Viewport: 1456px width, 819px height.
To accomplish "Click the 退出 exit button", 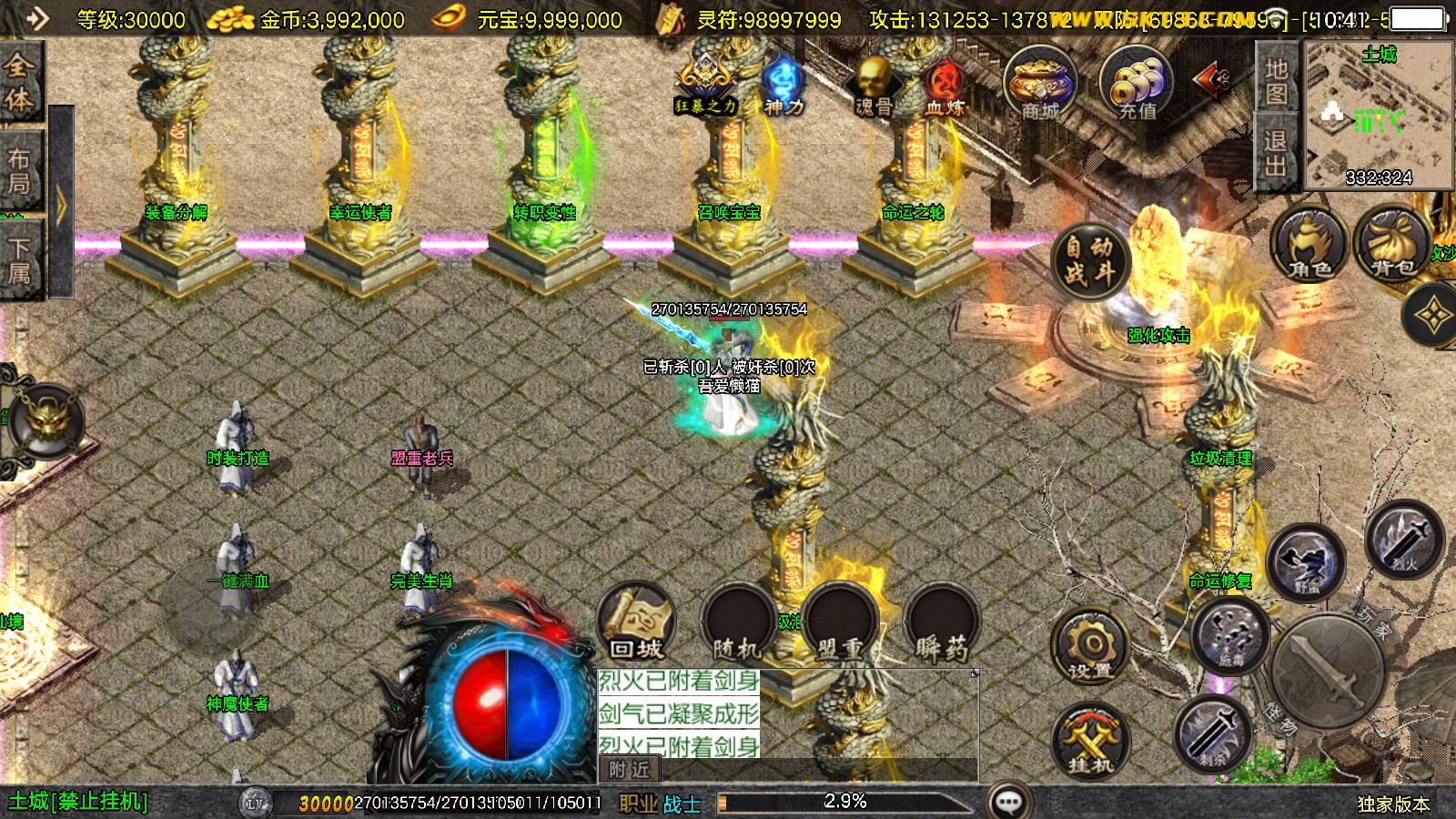I will (1276, 153).
